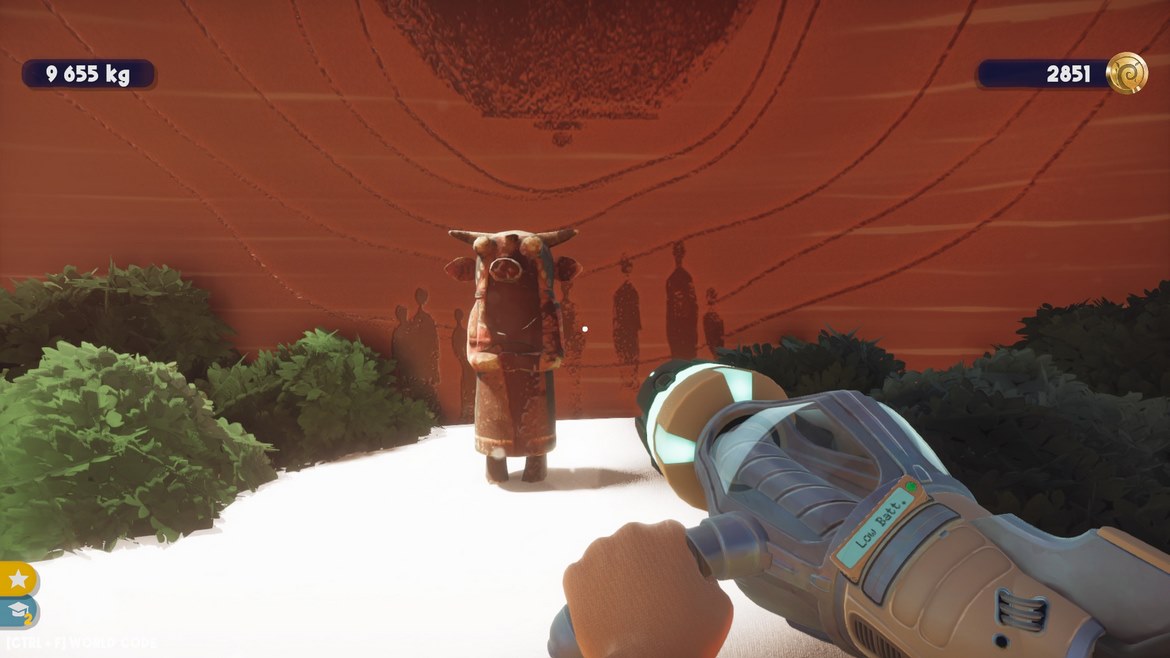Open the yellow star tab

tap(18, 579)
